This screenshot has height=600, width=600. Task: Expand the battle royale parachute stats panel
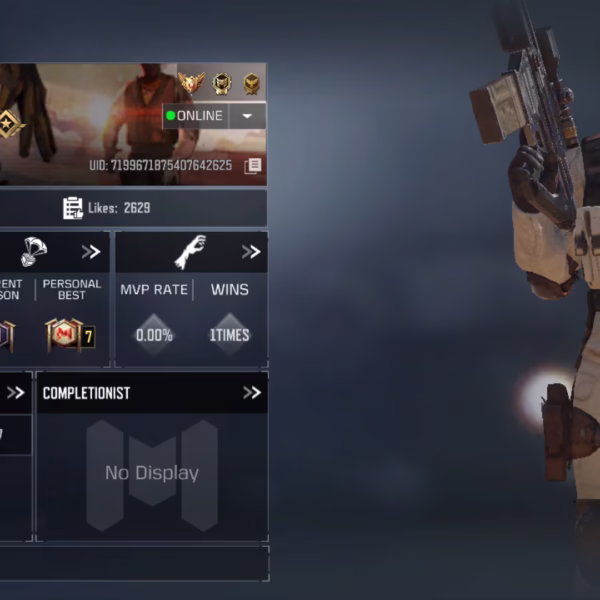click(91, 252)
